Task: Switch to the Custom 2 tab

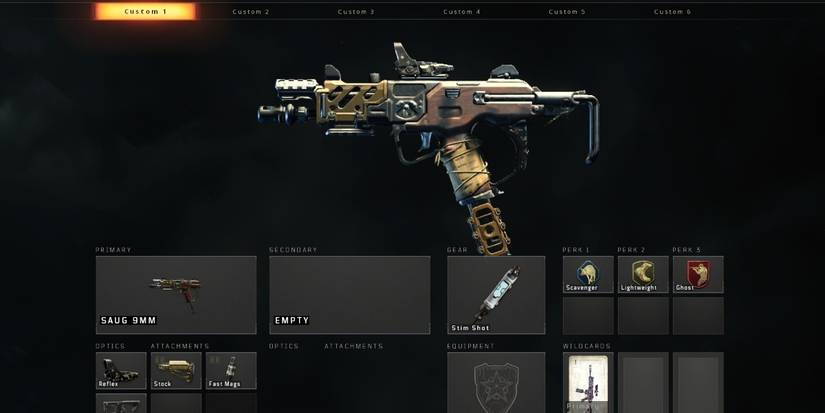Action: click(x=250, y=12)
